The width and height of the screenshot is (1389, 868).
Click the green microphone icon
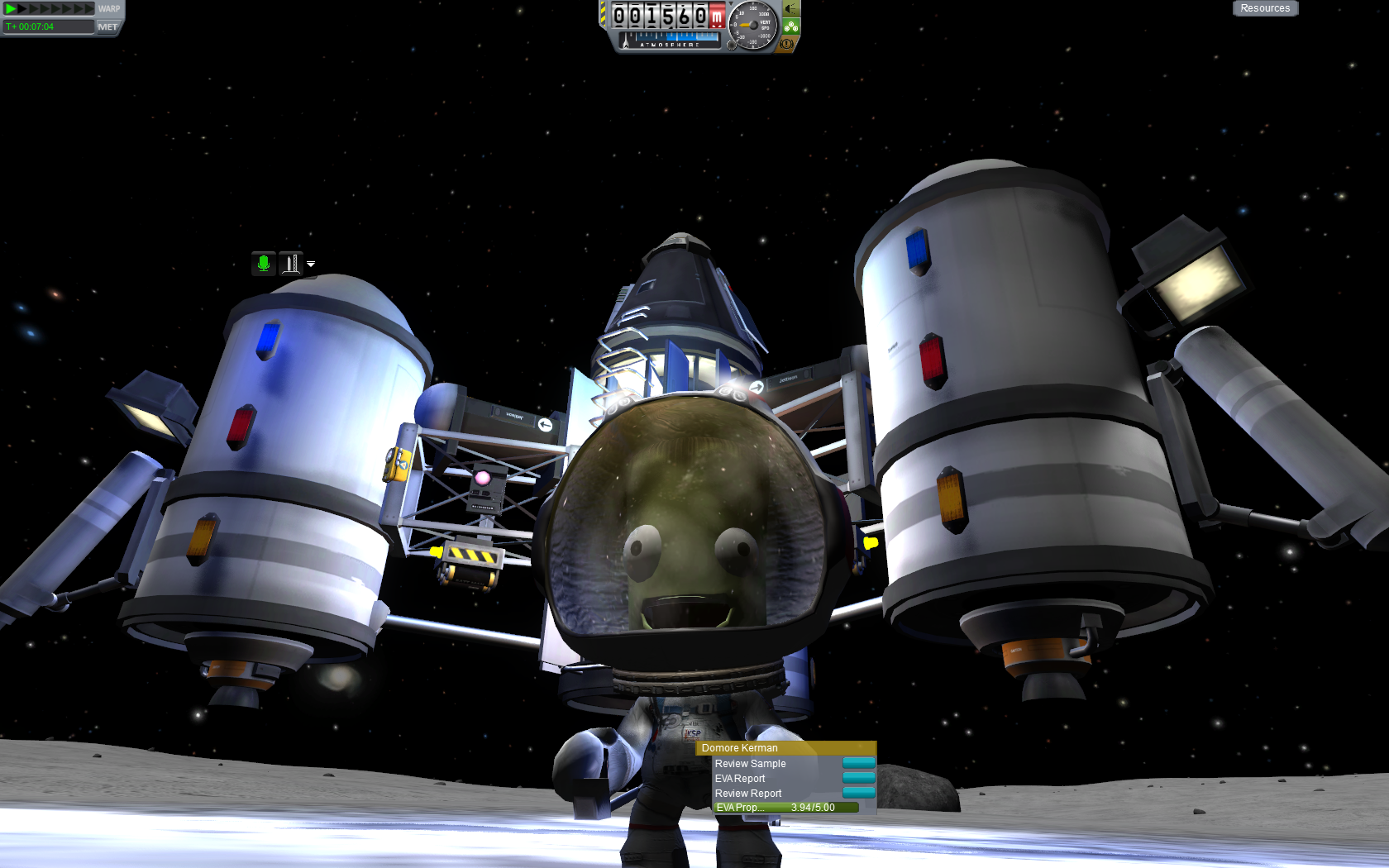point(264,264)
